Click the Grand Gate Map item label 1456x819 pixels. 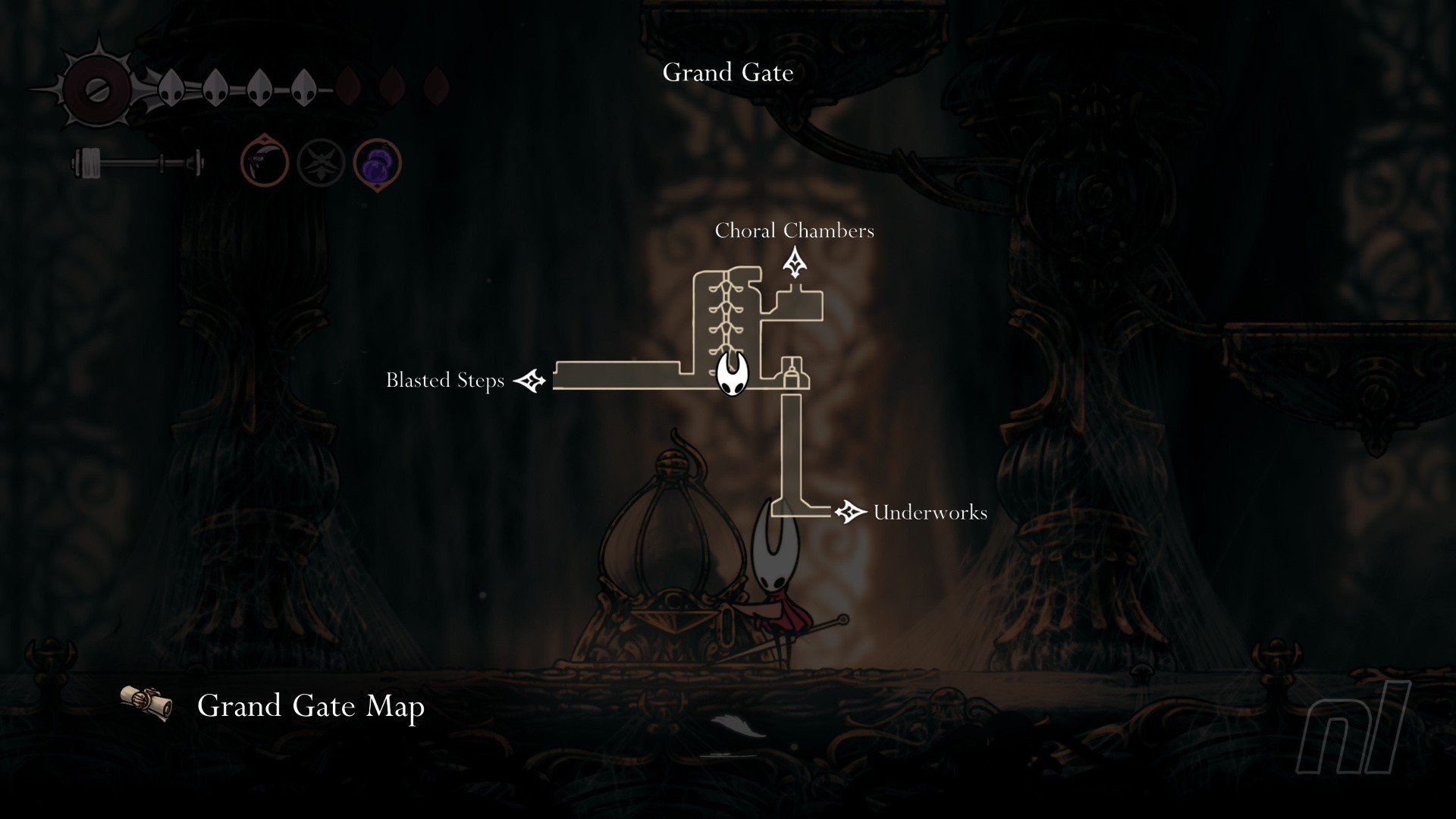pos(310,706)
